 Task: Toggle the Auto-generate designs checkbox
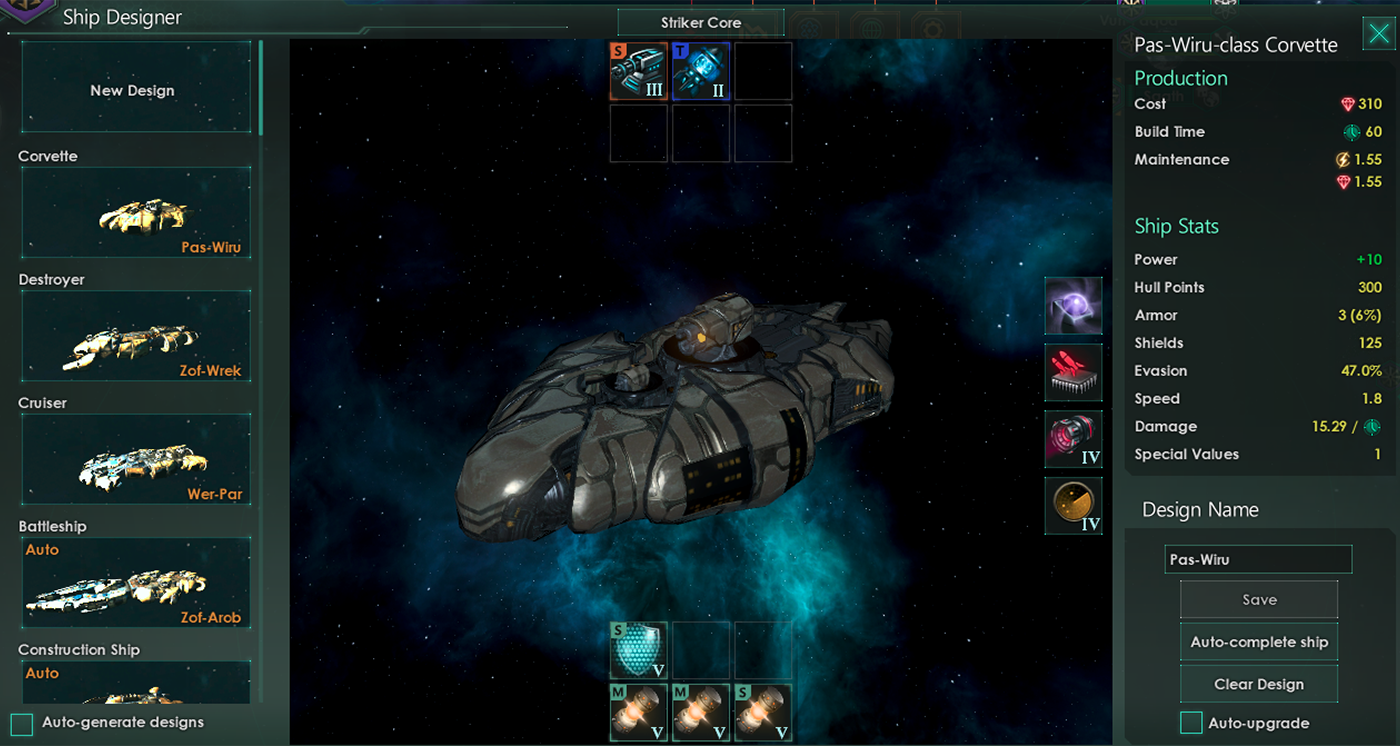click(22, 723)
